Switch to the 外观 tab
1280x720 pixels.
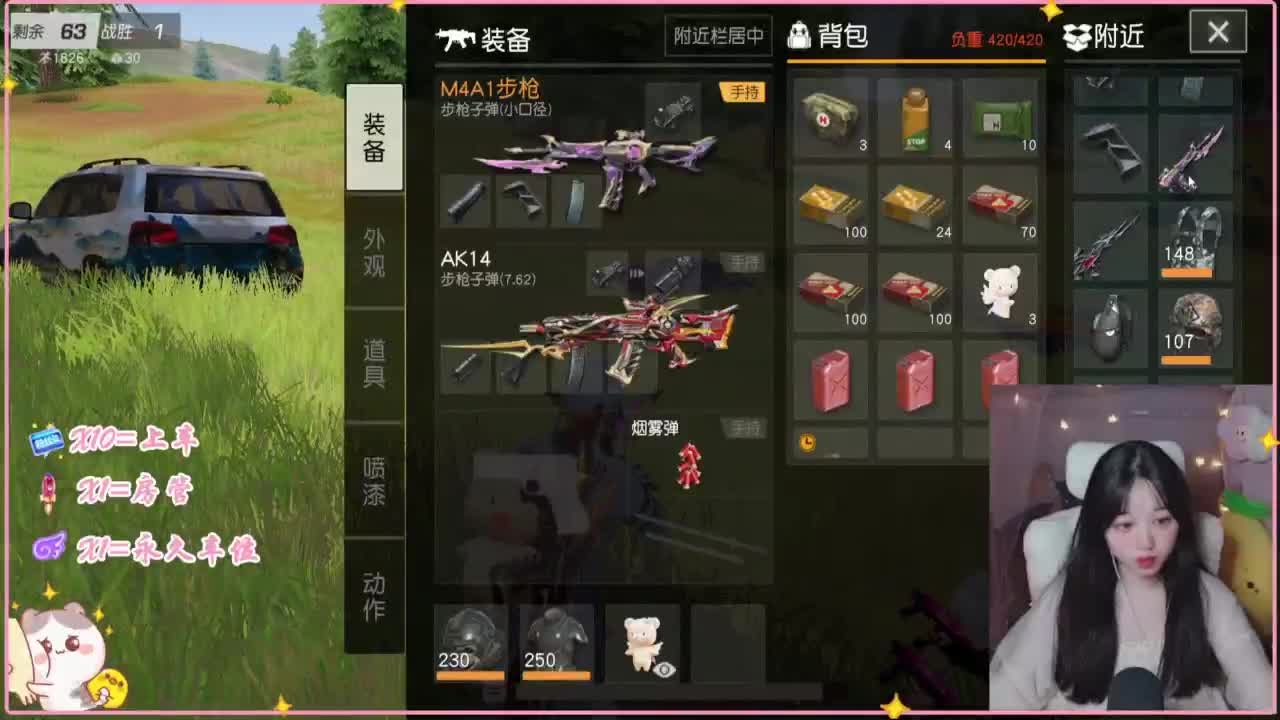coord(375,249)
